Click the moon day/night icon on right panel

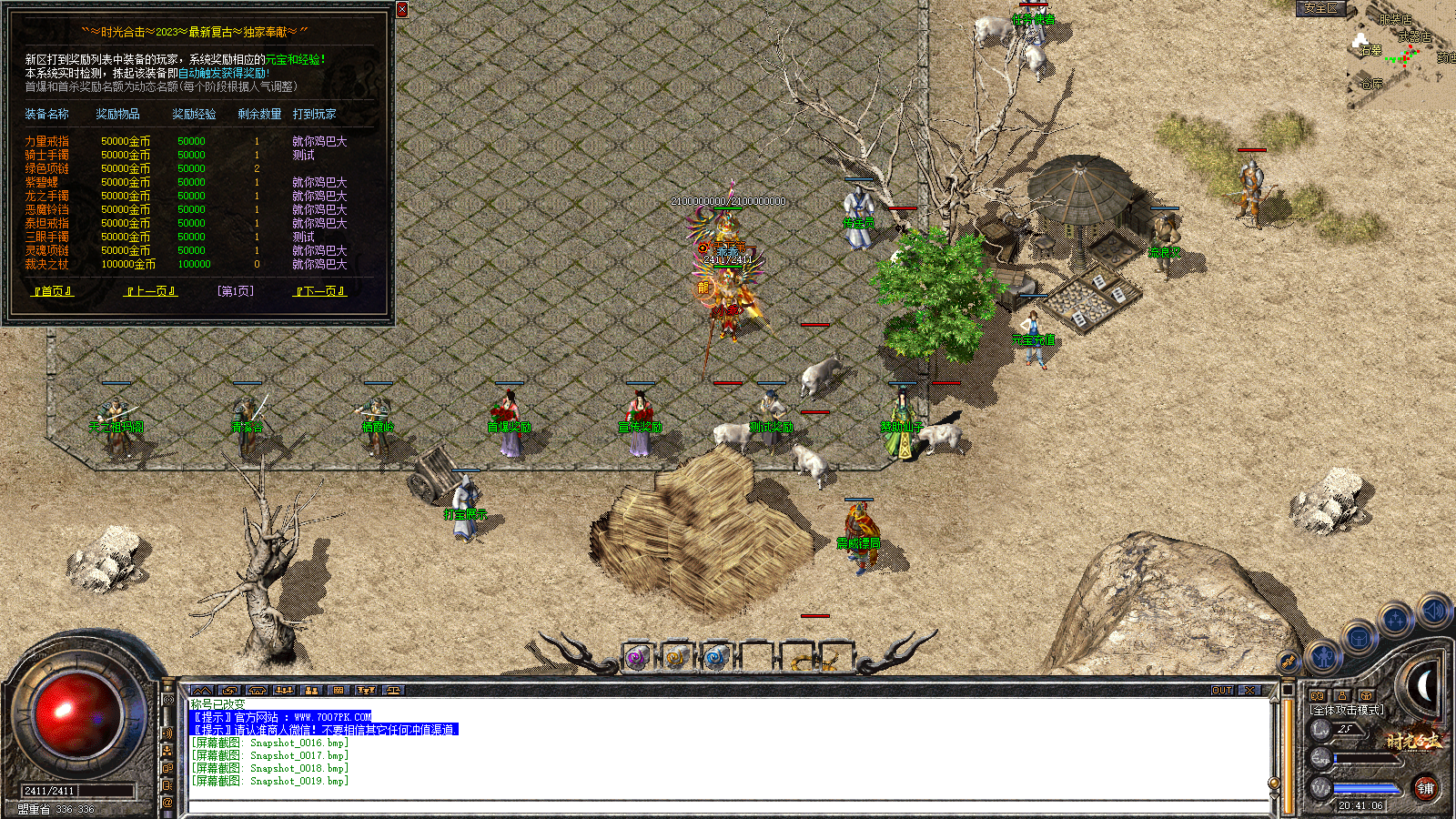tap(1423, 684)
